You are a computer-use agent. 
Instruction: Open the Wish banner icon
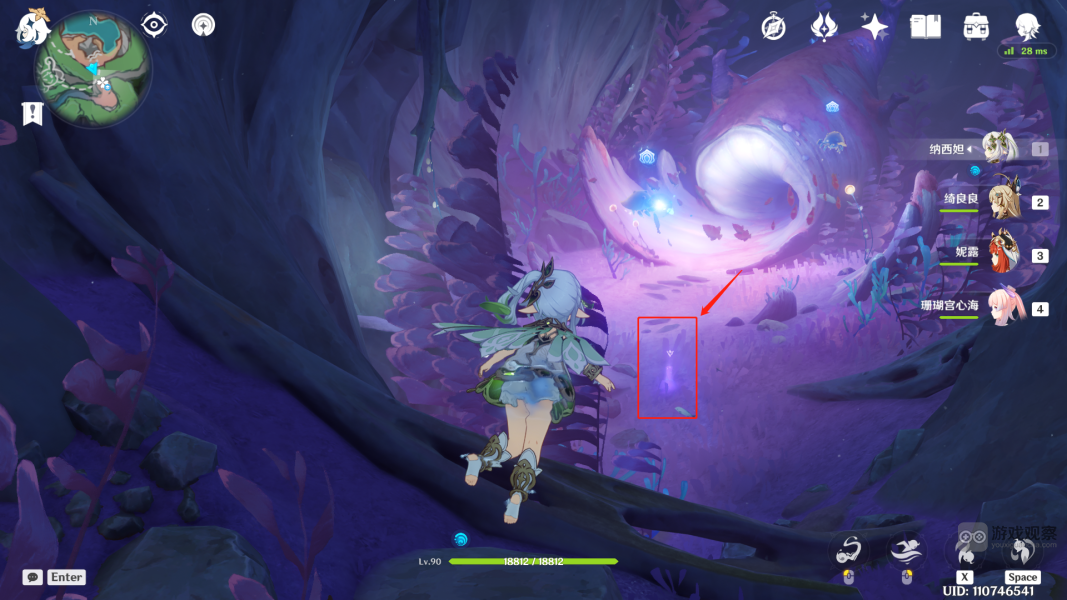823,27
